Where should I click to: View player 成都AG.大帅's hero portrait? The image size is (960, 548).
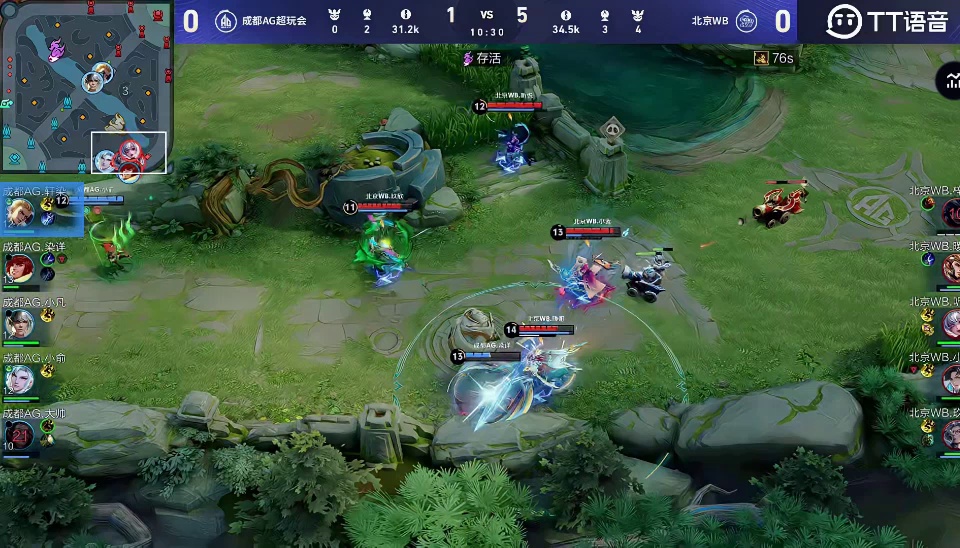pyautogui.click(x=19, y=434)
